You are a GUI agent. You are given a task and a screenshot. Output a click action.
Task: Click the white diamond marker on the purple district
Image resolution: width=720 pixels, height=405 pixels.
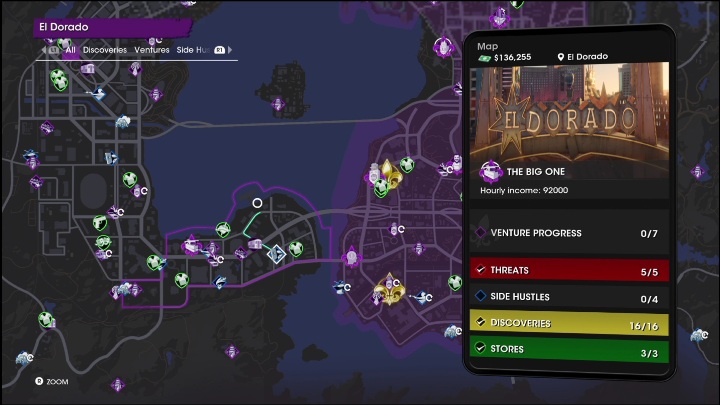276,254
